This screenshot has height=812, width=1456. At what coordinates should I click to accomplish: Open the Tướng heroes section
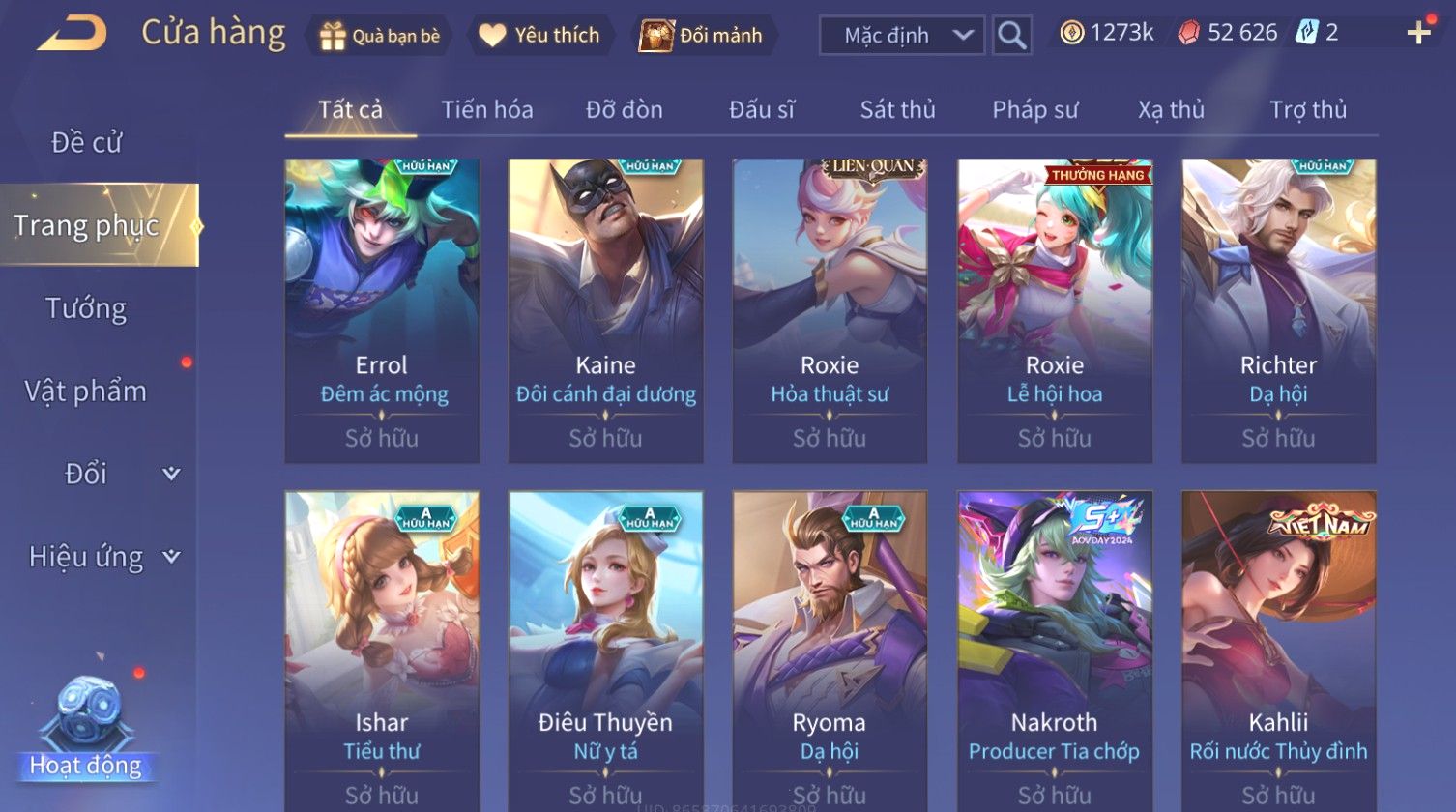[86, 308]
